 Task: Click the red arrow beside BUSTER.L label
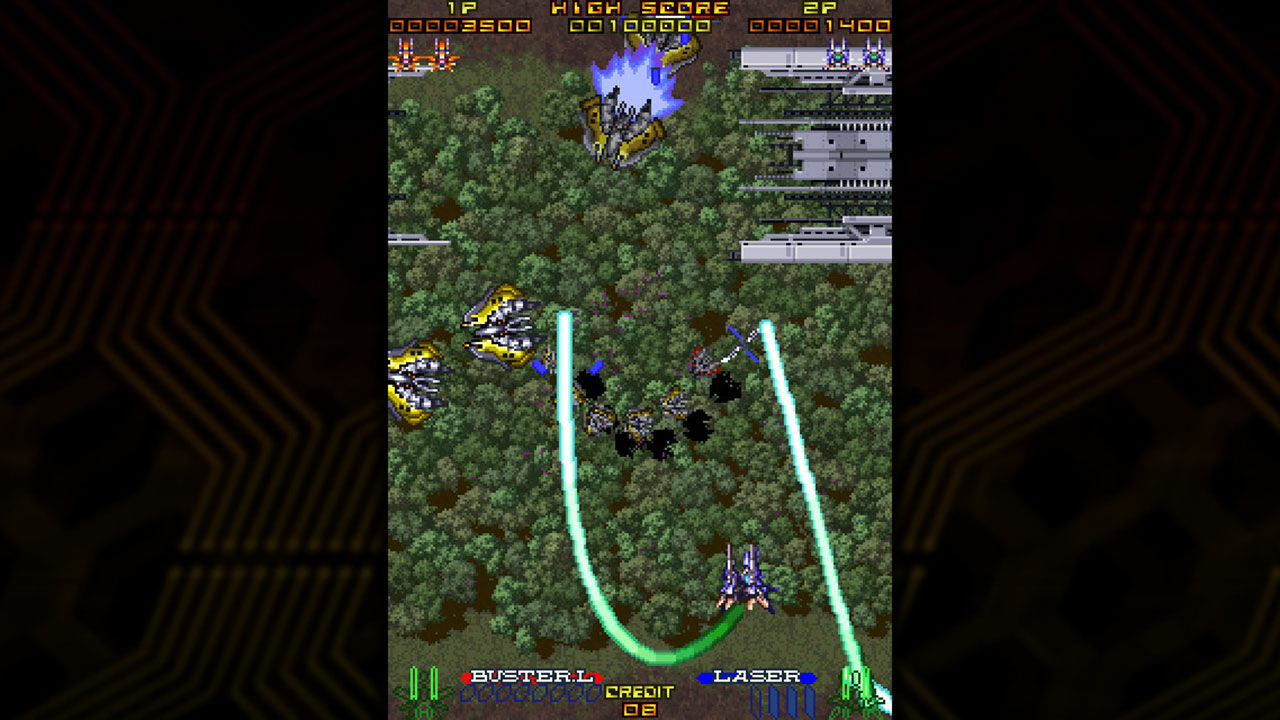464,677
